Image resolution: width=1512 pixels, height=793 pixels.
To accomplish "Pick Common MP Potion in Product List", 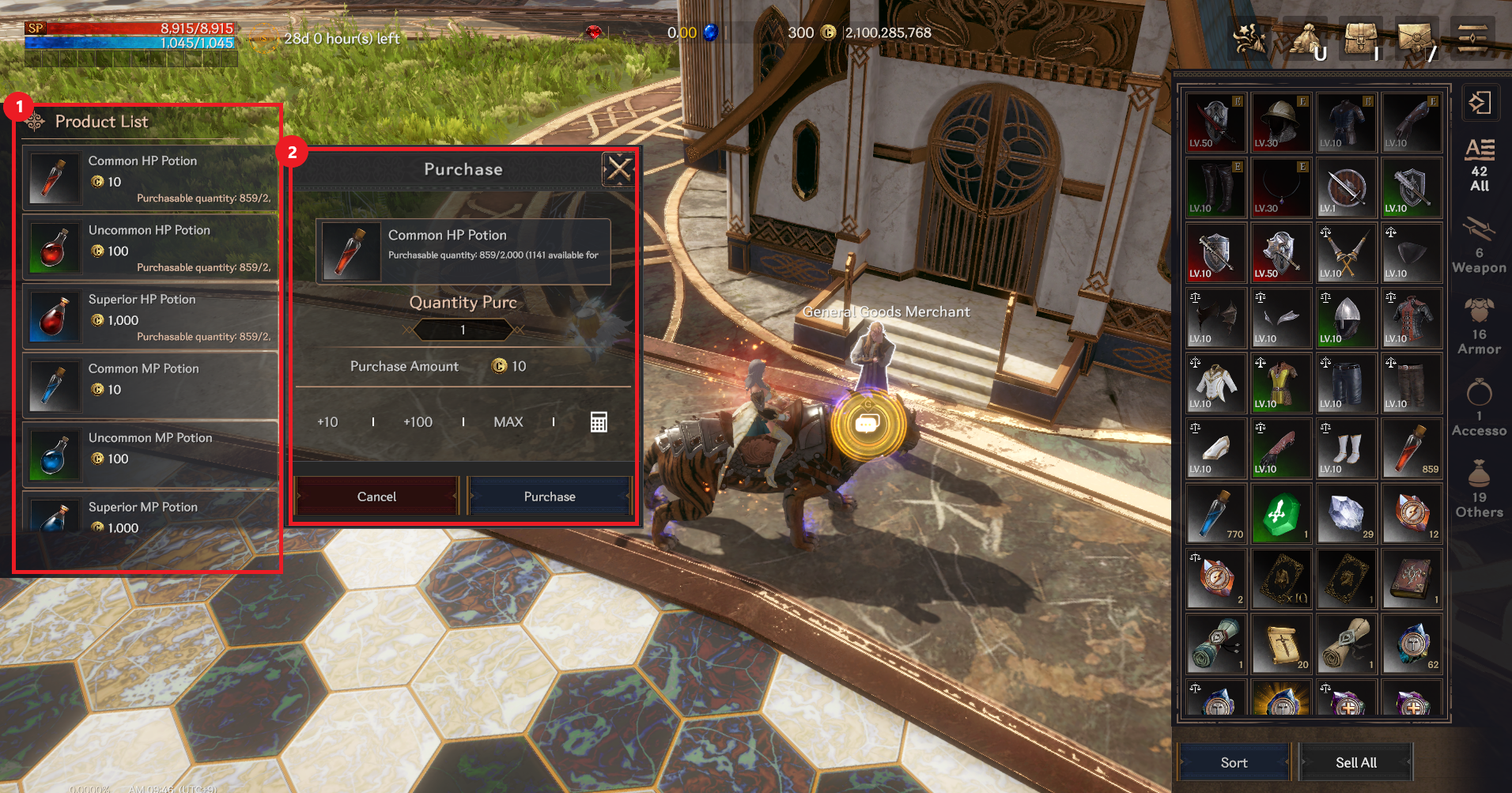I will click(150, 386).
